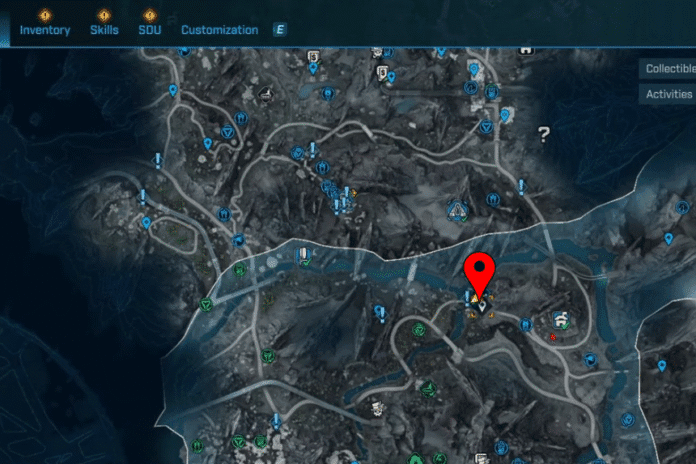
Task: Toggle the Collectibles map filter
Action: click(x=669, y=69)
